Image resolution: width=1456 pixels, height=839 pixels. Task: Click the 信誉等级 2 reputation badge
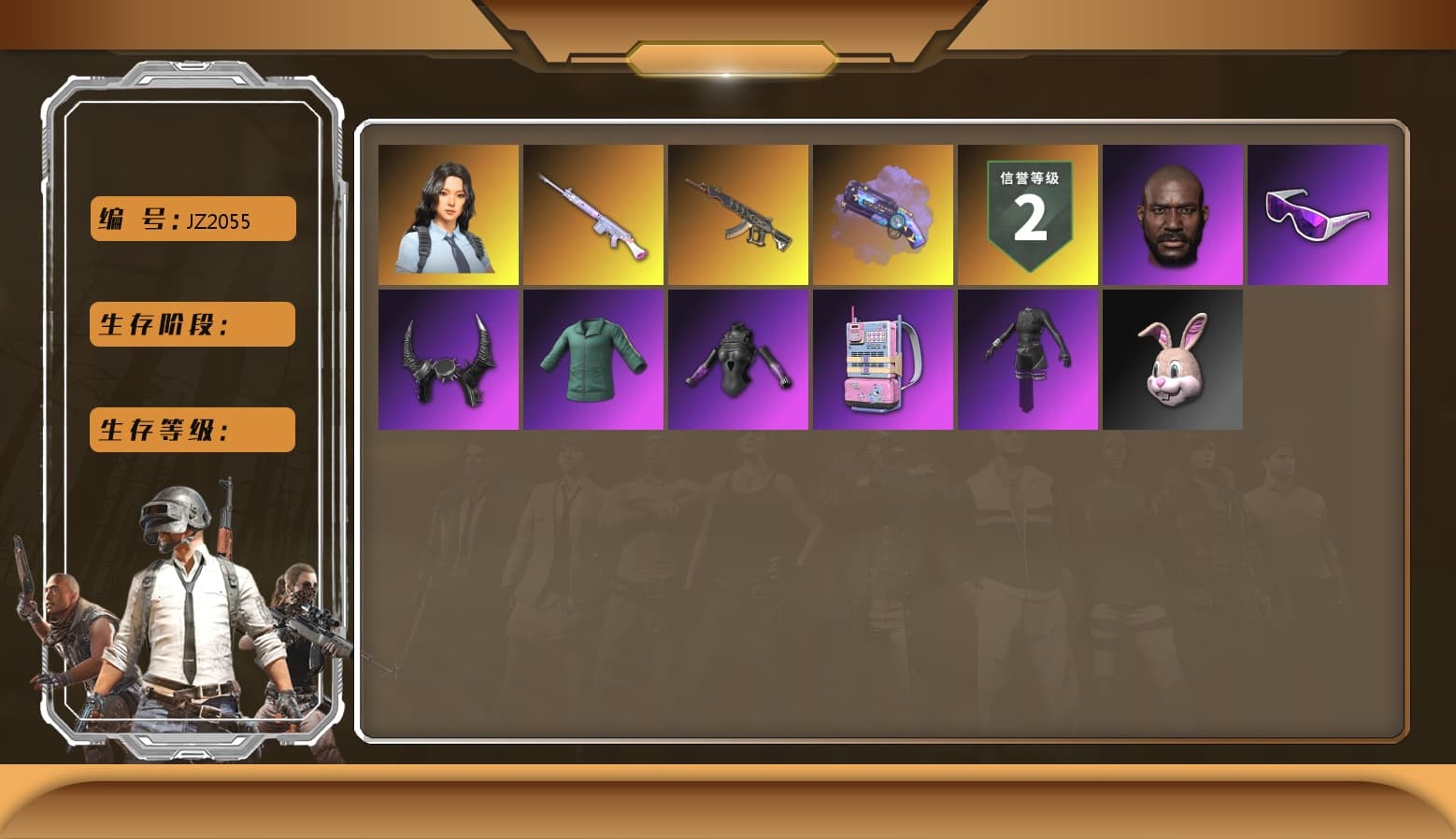point(1028,214)
